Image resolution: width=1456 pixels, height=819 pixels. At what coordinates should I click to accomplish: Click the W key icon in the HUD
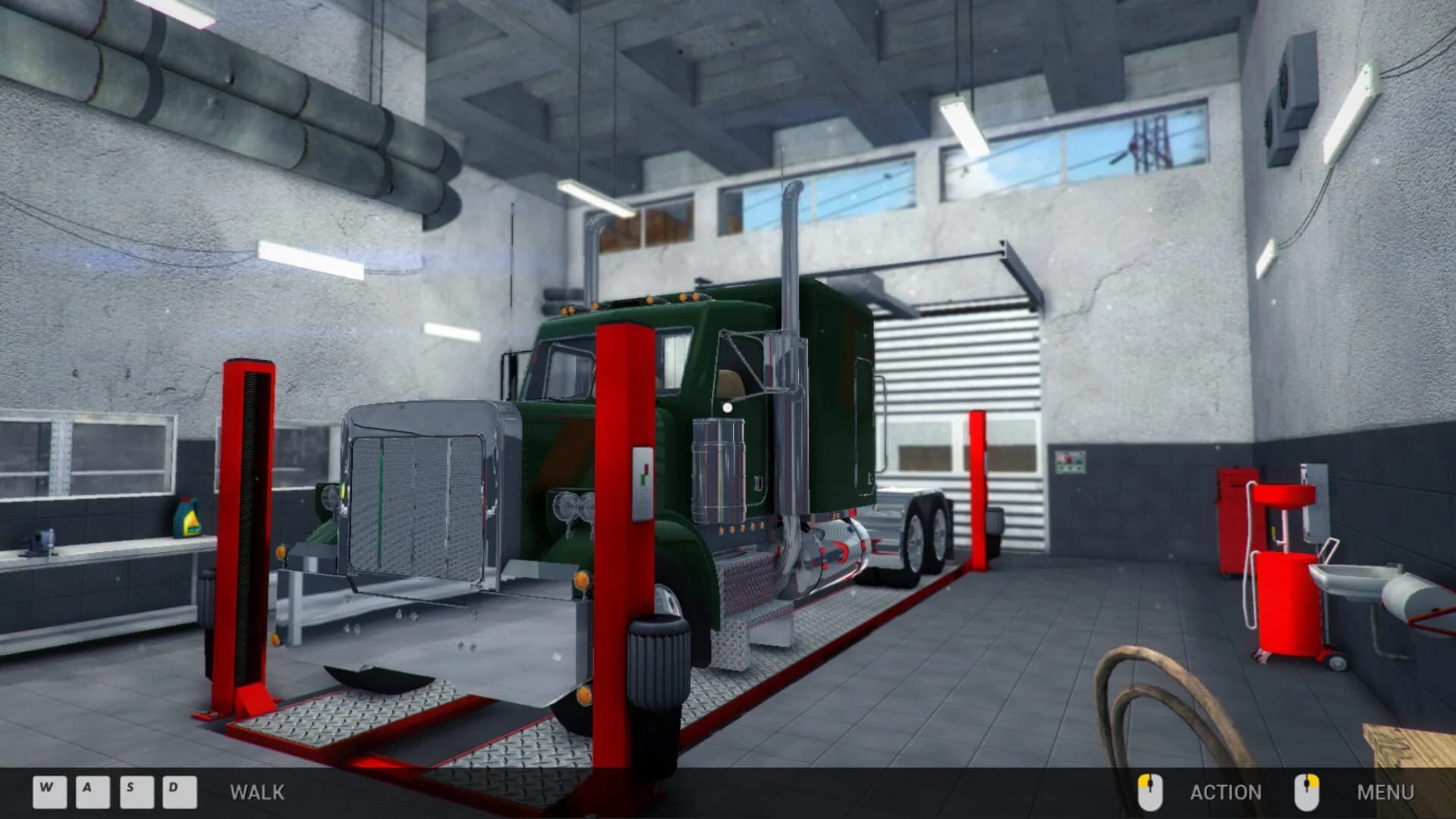[49, 792]
